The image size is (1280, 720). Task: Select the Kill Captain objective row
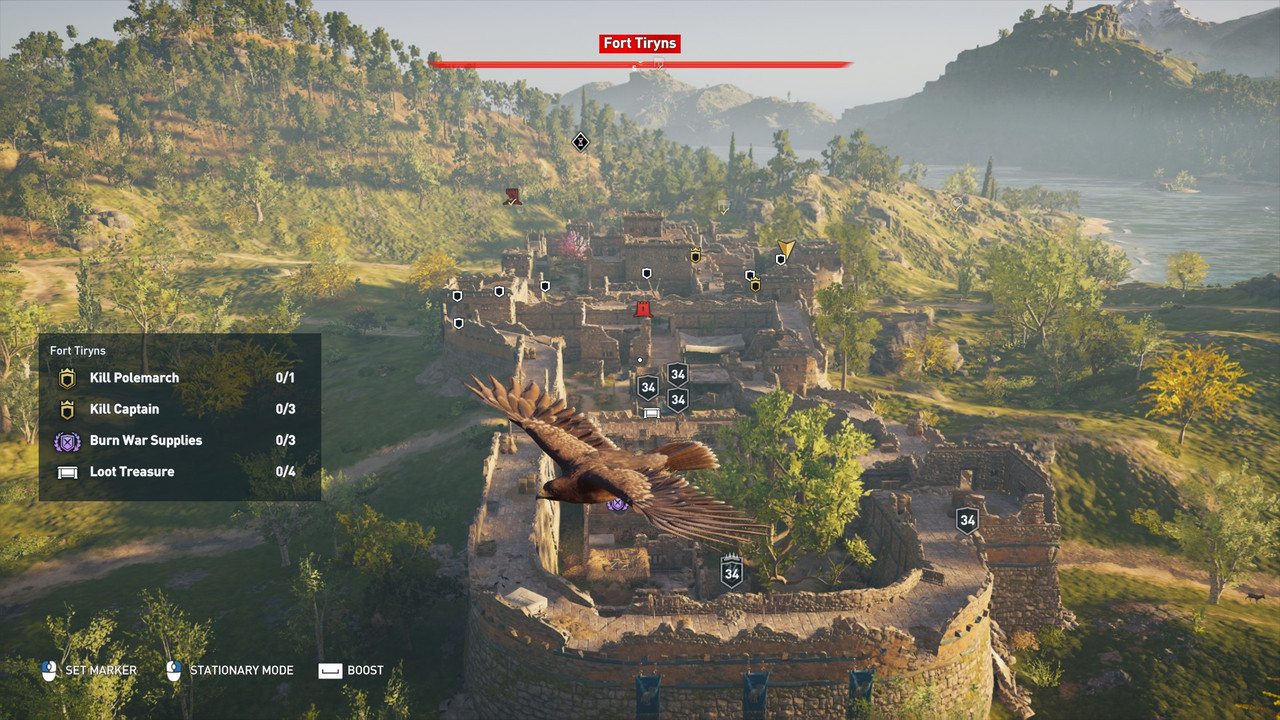point(124,409)
